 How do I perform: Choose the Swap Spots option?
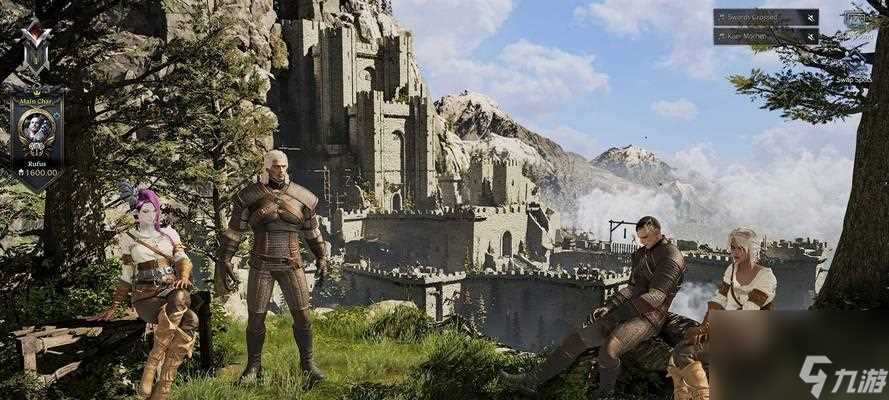coord(852,79)
